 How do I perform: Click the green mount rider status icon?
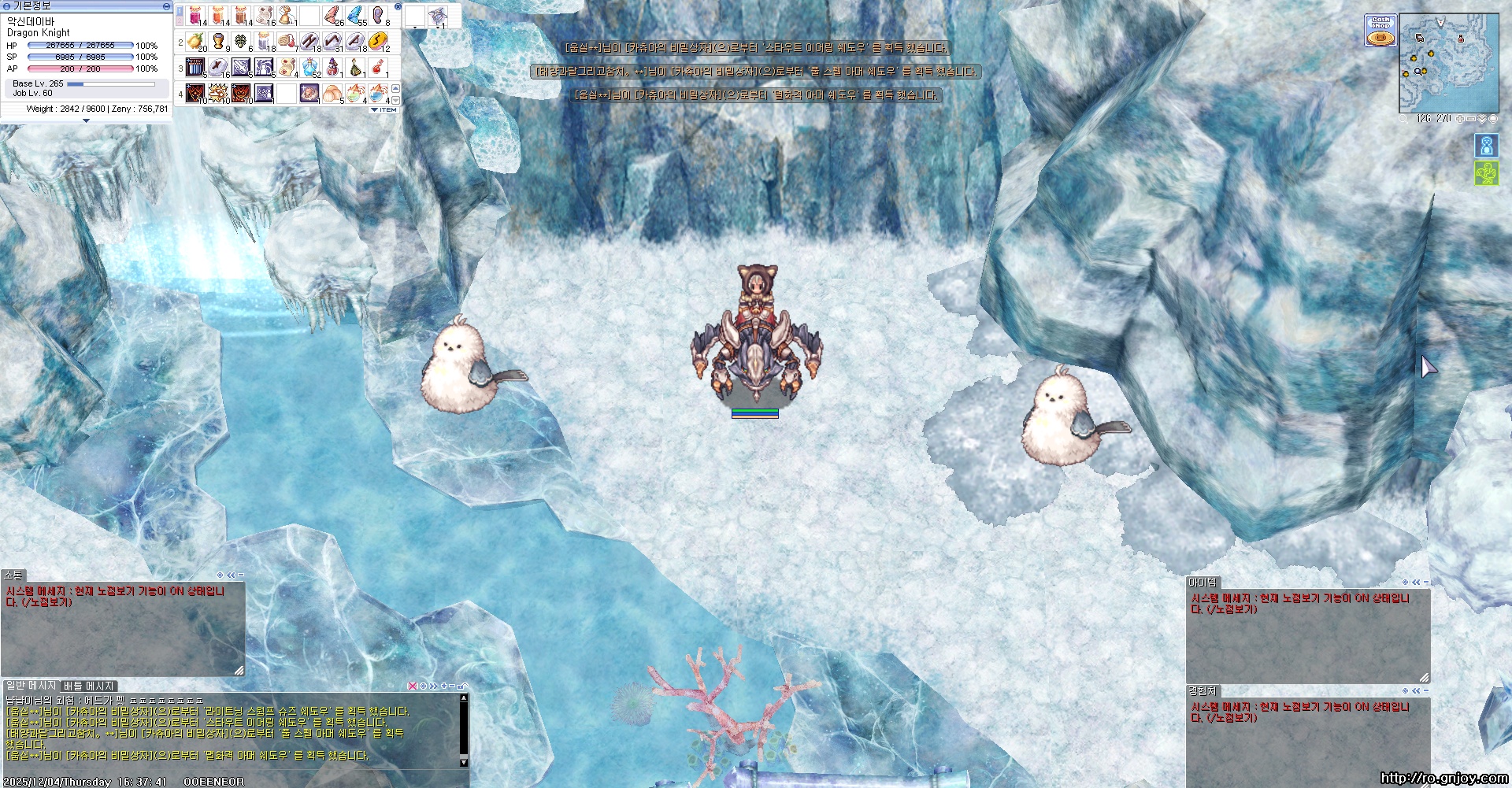pos(1486,173)
